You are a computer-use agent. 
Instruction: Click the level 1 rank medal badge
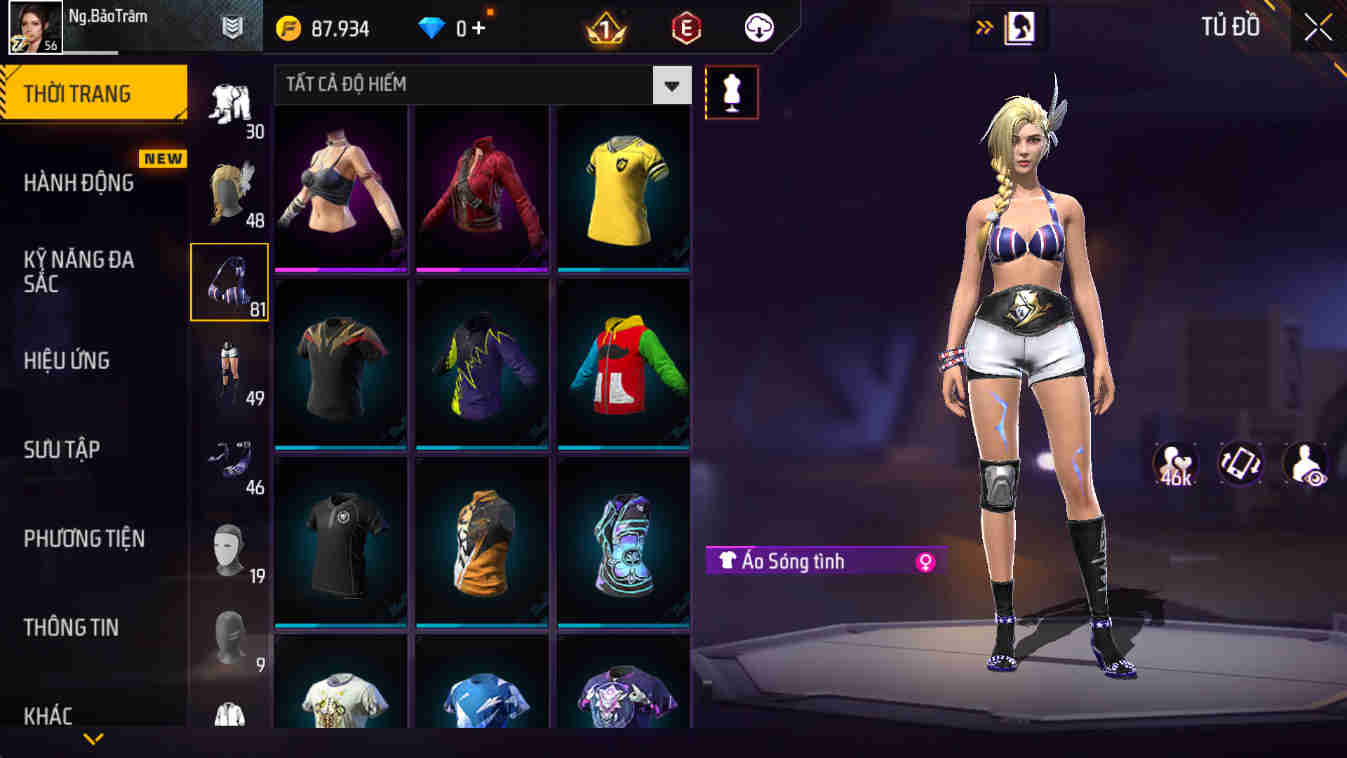(x=601, y=27)
